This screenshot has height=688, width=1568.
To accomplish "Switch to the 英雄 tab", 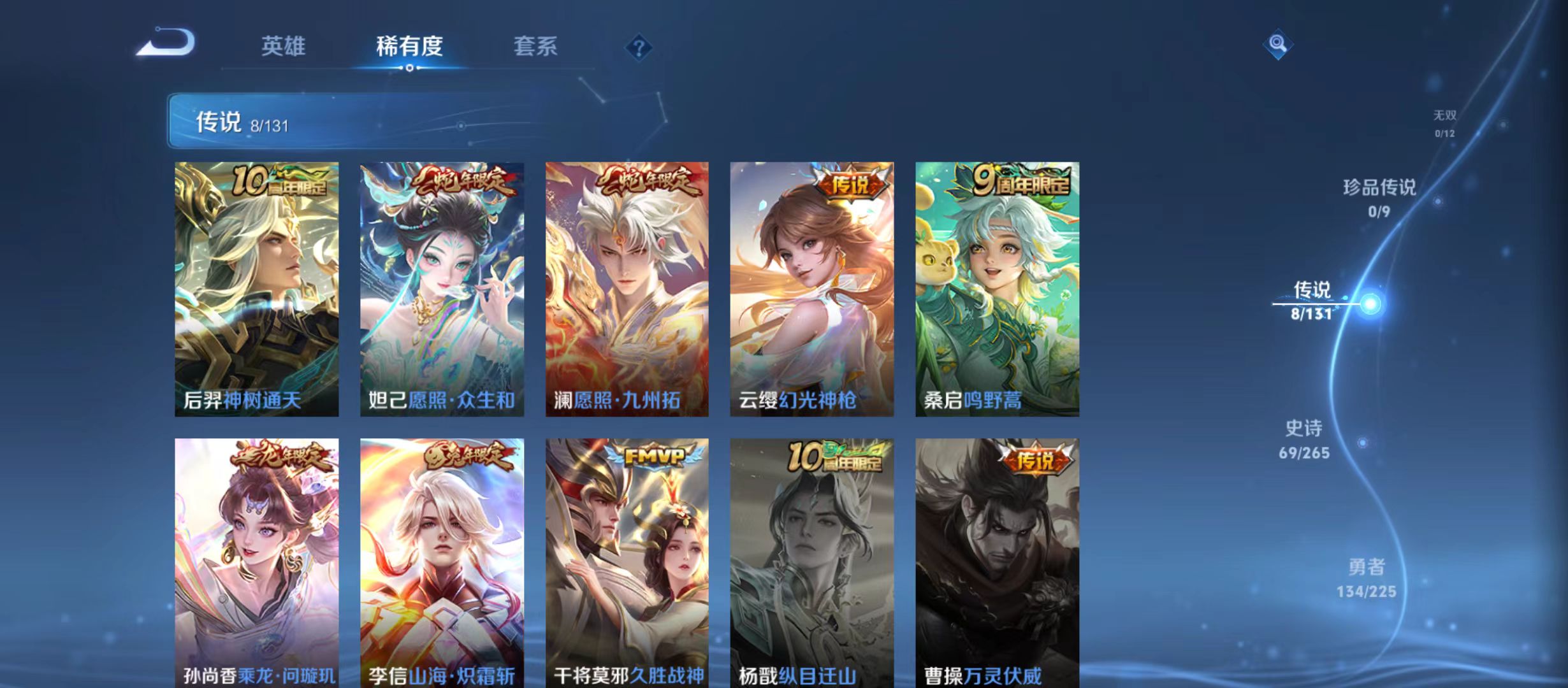I will coord(284,46).
